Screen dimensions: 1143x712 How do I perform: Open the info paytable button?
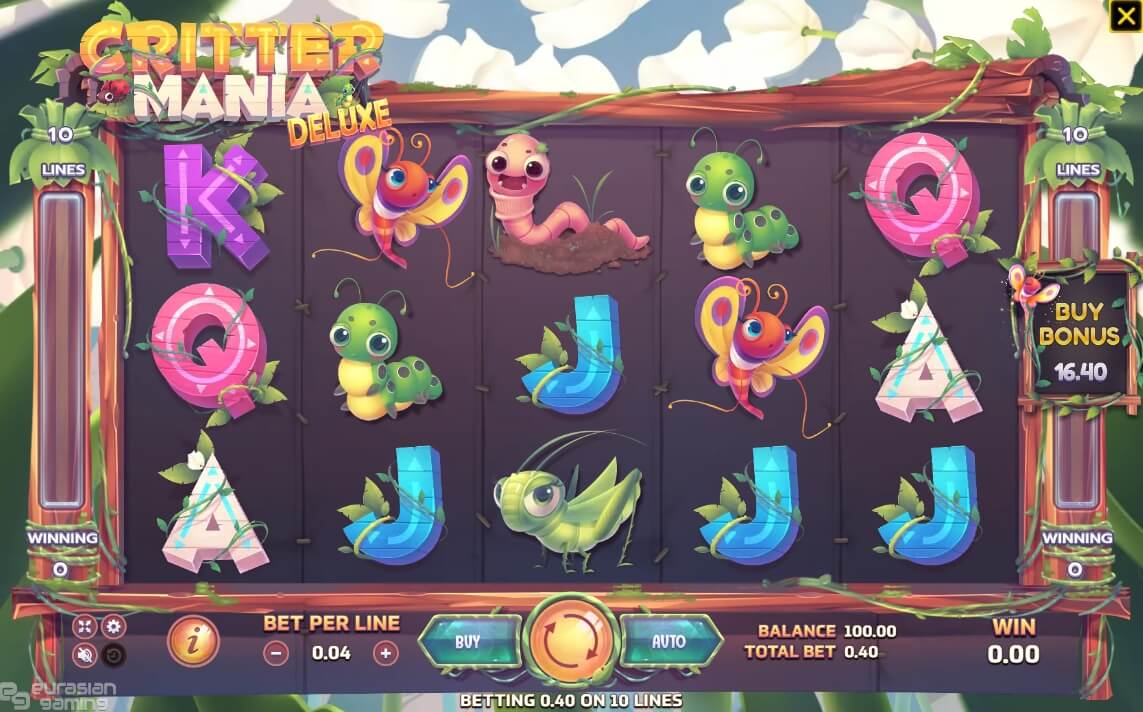pos(193,641)
